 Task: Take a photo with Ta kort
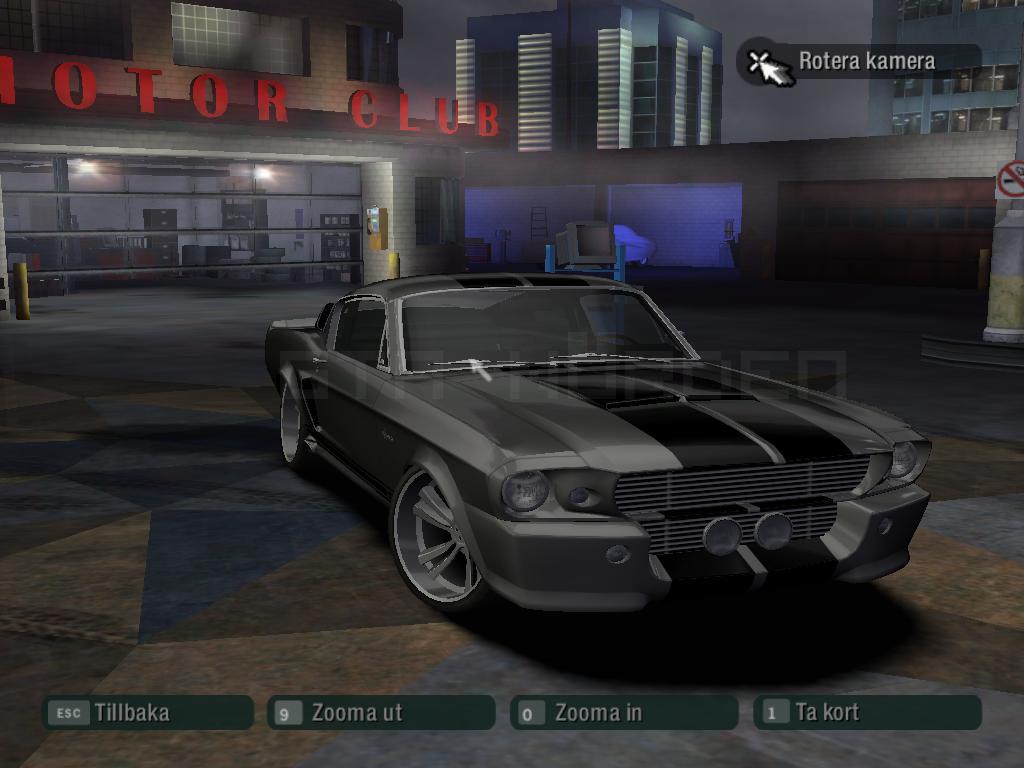click(x=866, y=713)
